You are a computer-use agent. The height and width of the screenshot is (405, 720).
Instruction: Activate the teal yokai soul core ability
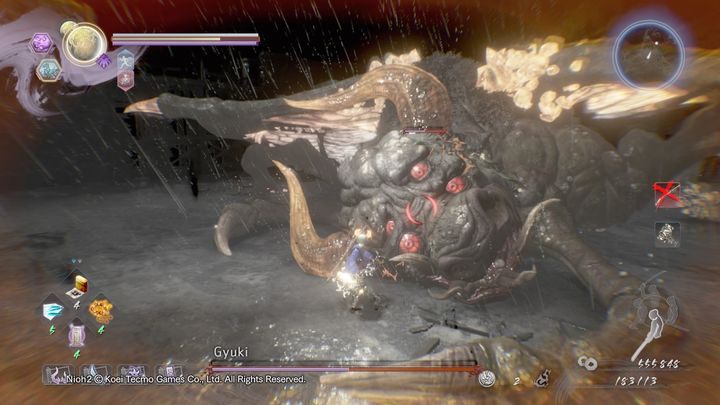point(48,69)
